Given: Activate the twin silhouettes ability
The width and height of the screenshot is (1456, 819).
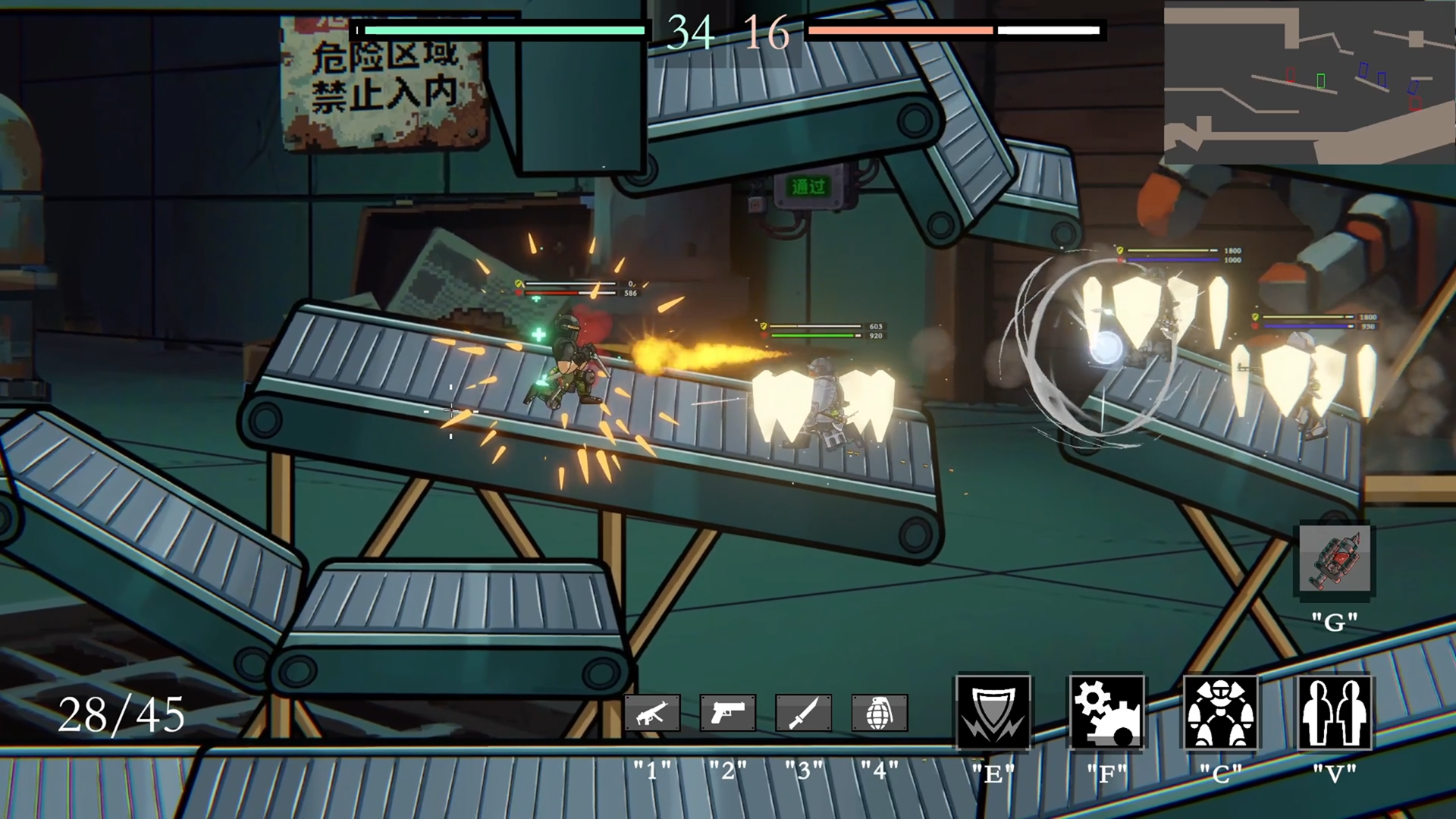Looking at the screenshot, I should tap(1334, 713).
